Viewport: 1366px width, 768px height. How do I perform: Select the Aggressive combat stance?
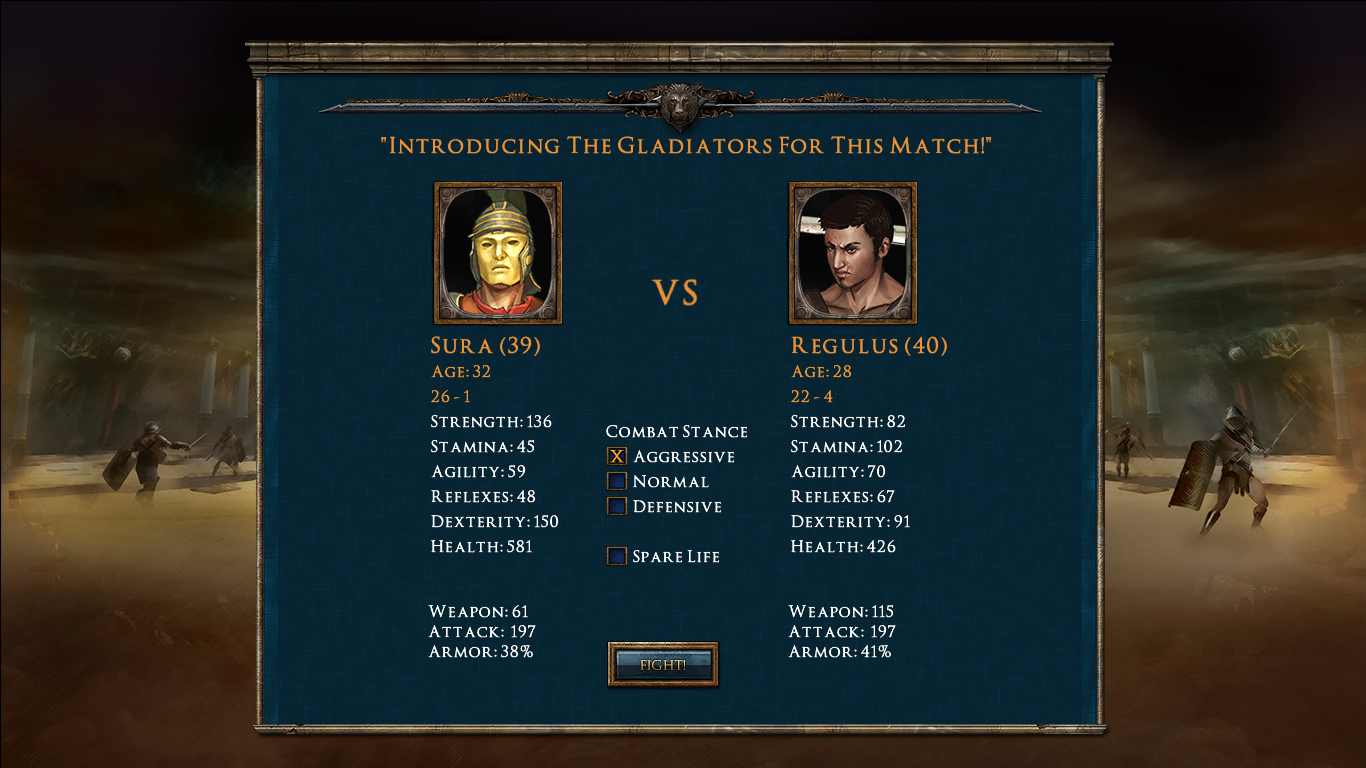tap(617, 456)
